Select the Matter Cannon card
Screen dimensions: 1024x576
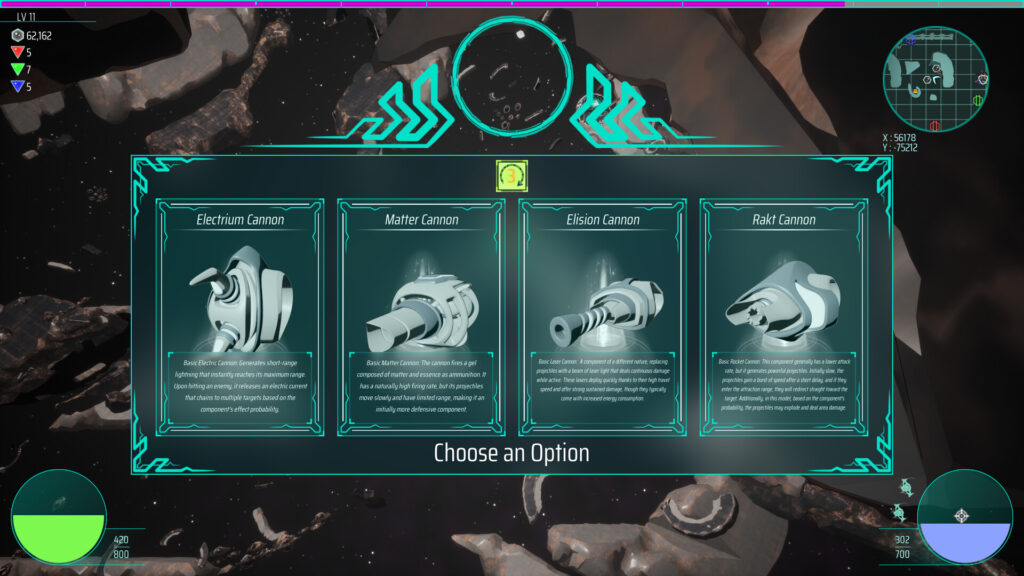click(x=421, y=317)
